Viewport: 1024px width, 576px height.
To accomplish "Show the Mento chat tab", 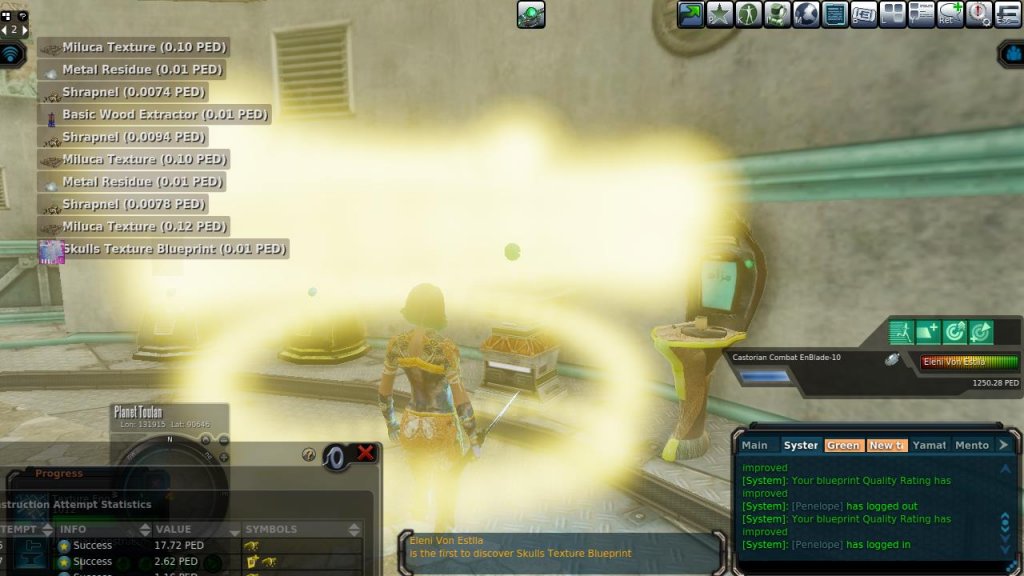I will pyautogui.click(x=971, y=445).
